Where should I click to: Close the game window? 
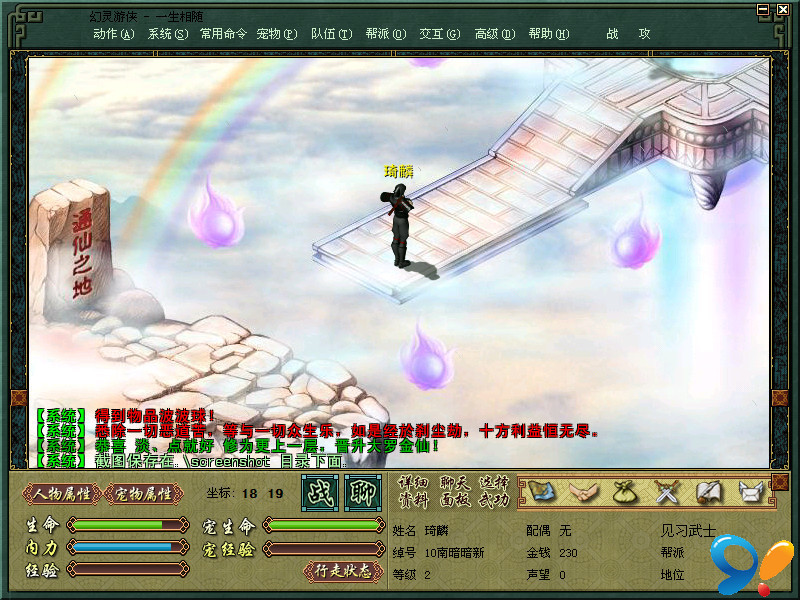(x=783, y=9)
